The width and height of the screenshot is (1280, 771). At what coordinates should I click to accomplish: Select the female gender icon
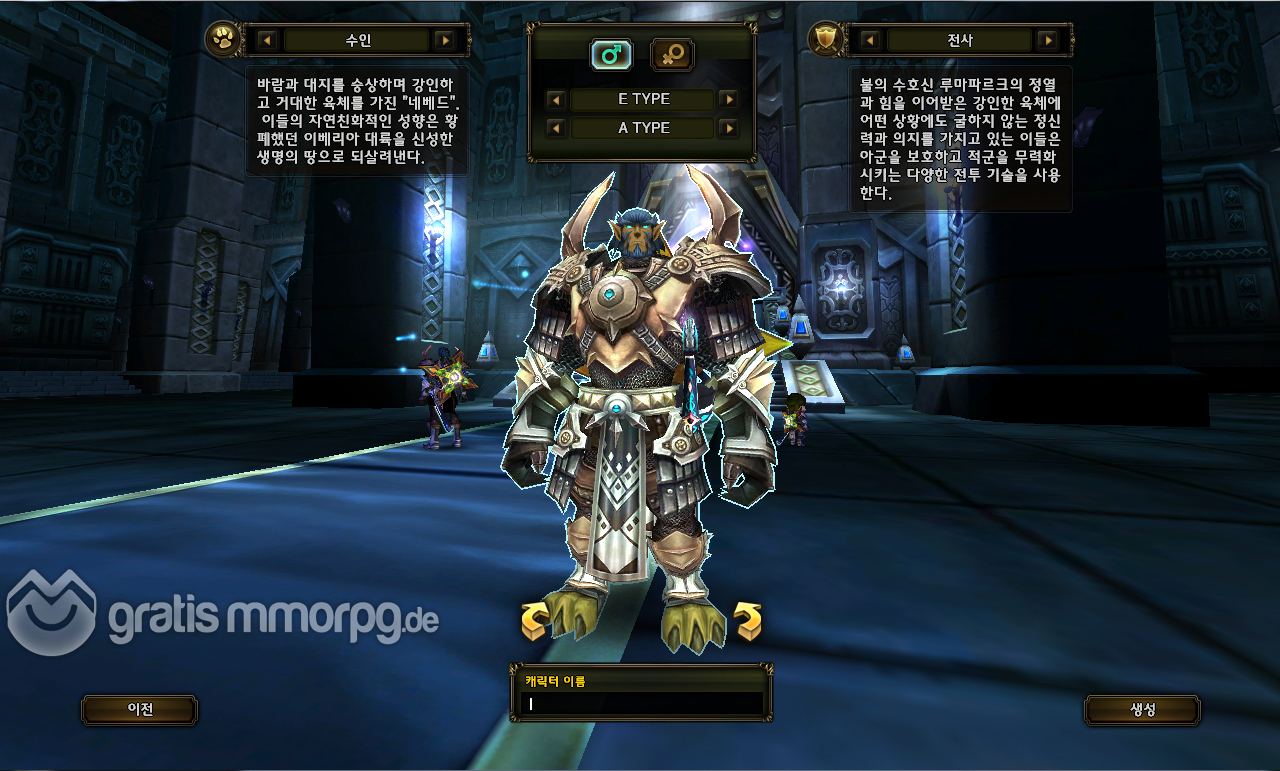(x=672, y=55)
